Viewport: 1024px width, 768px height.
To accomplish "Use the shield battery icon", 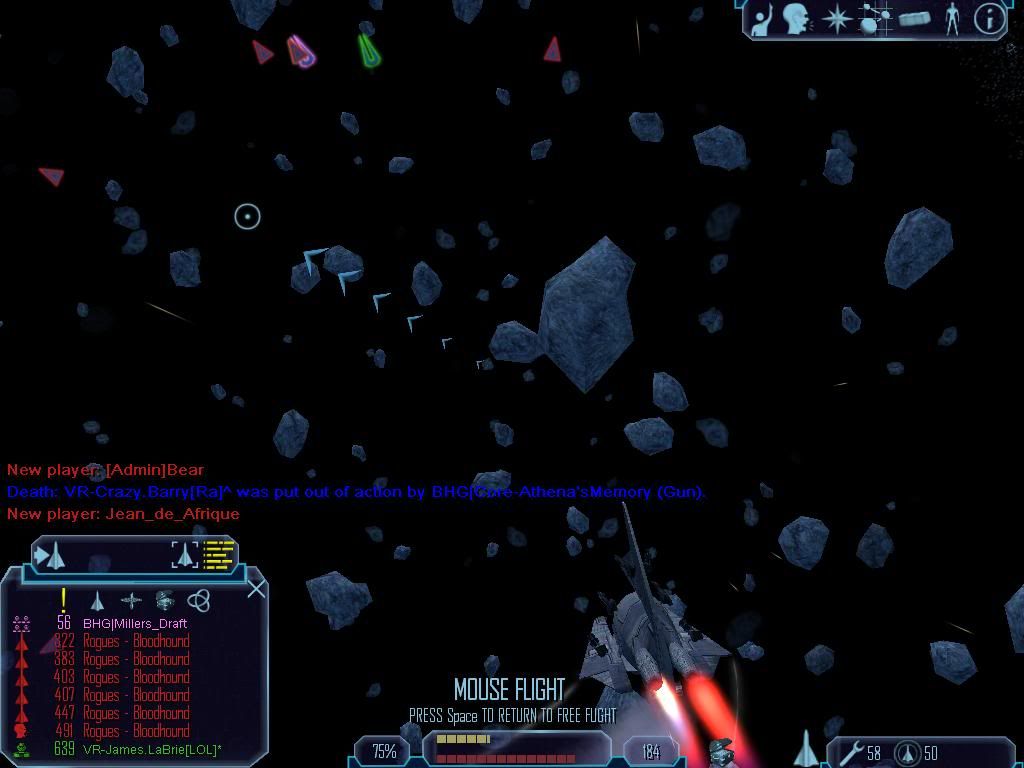I will [x=908, y=752].
